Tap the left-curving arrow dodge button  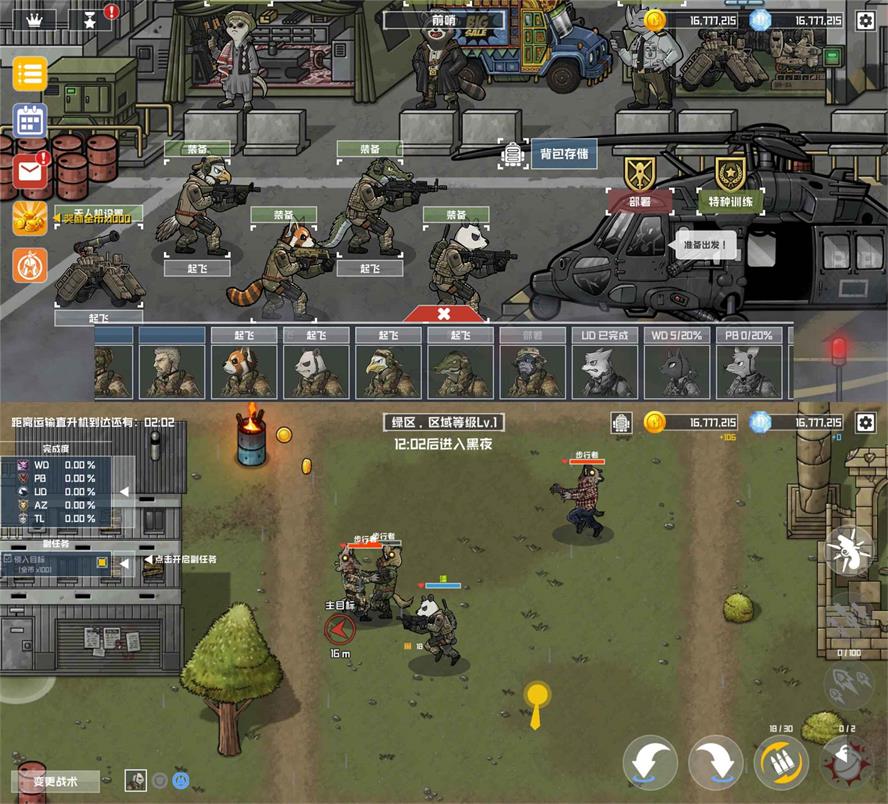pos(650,764)
